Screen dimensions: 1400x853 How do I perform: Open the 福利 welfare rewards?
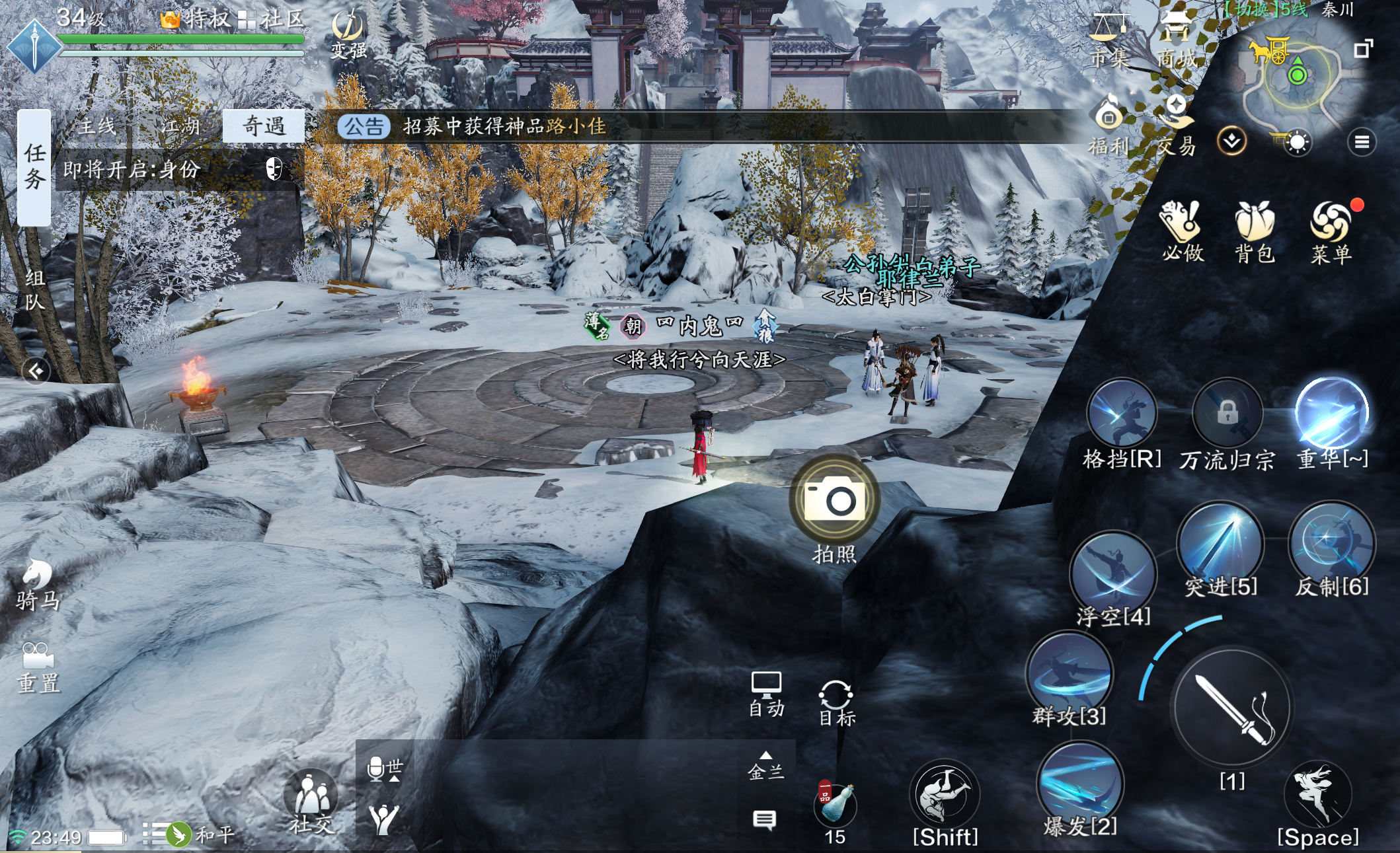pyautogui.click(x=1109, y=126)
